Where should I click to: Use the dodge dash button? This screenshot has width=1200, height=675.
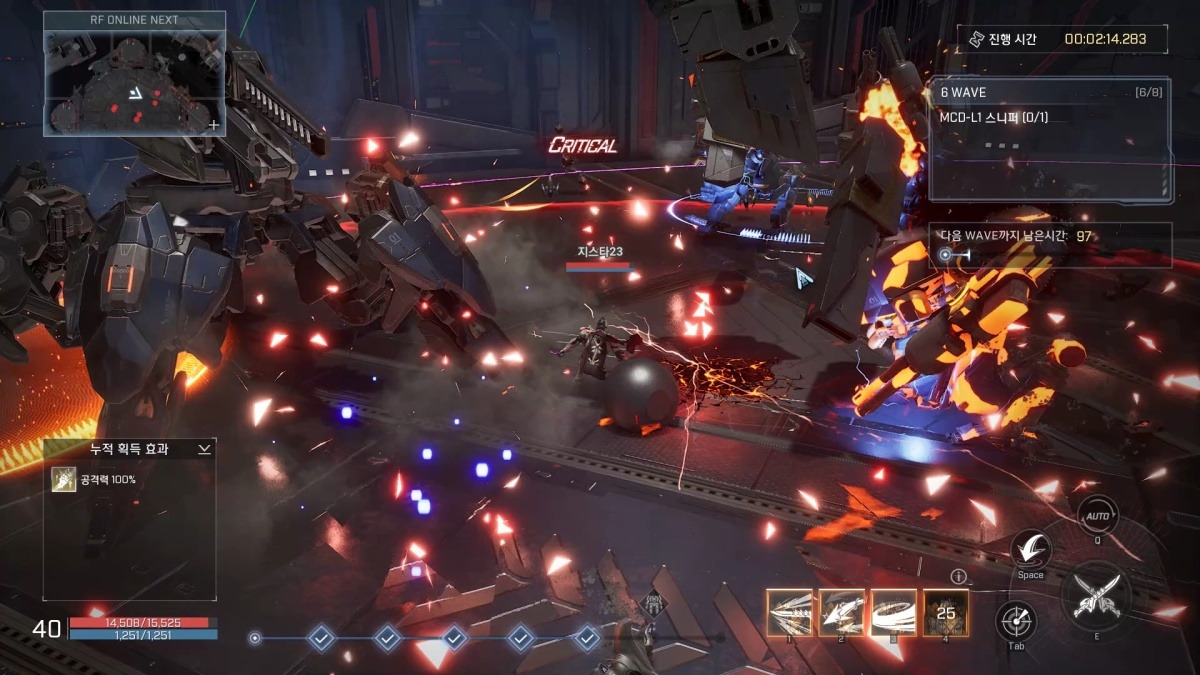click(x=1030, y=550)
